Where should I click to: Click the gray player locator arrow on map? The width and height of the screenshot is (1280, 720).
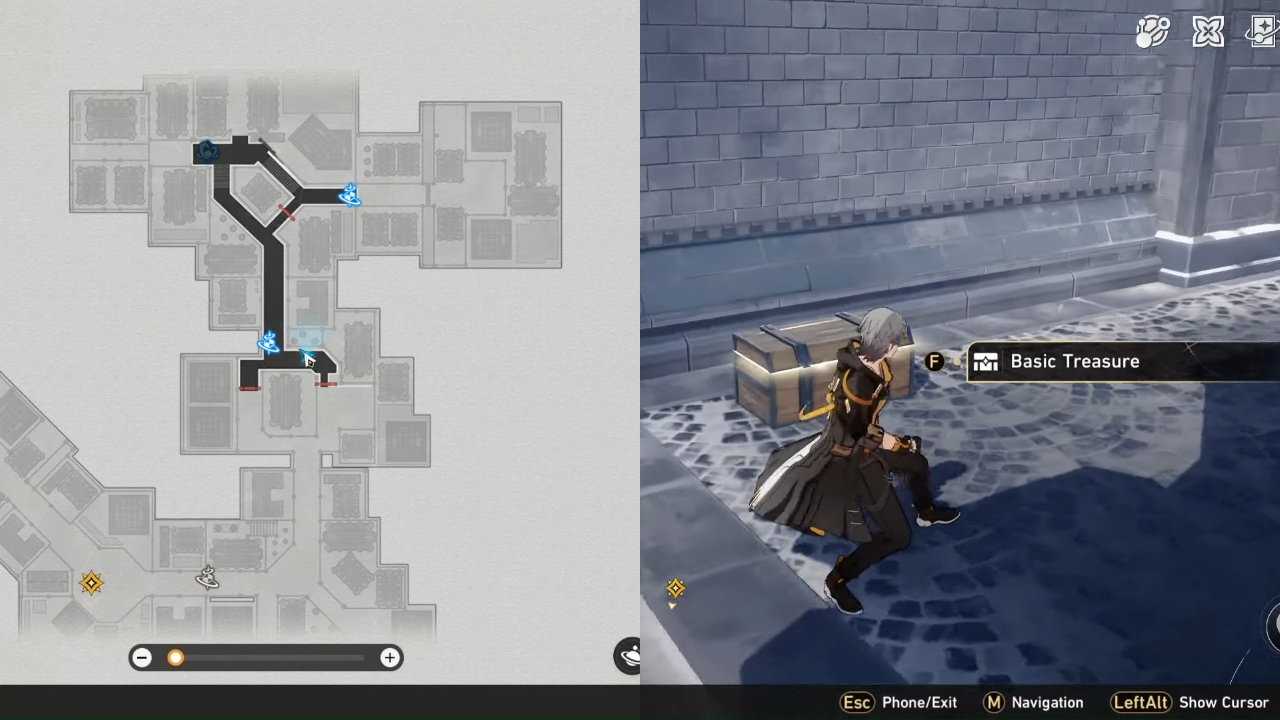point(207,579)
